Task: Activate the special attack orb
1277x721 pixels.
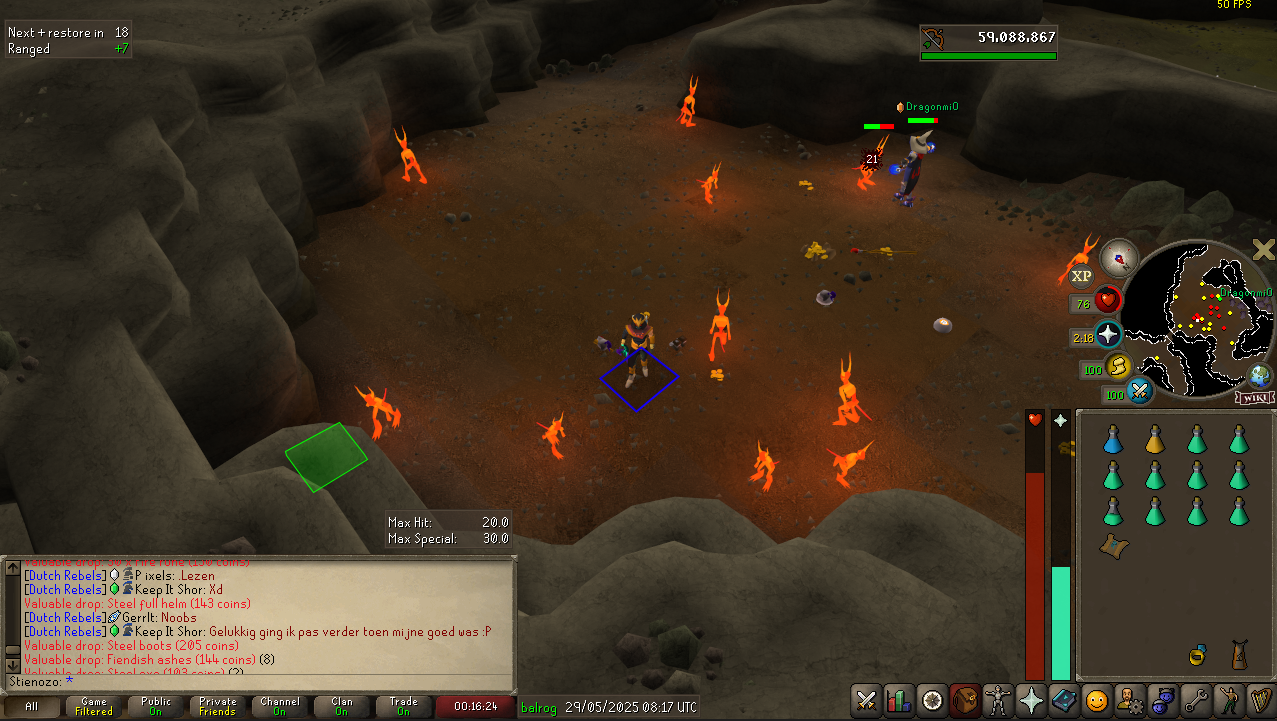Action: click(x=1140, y=392)
